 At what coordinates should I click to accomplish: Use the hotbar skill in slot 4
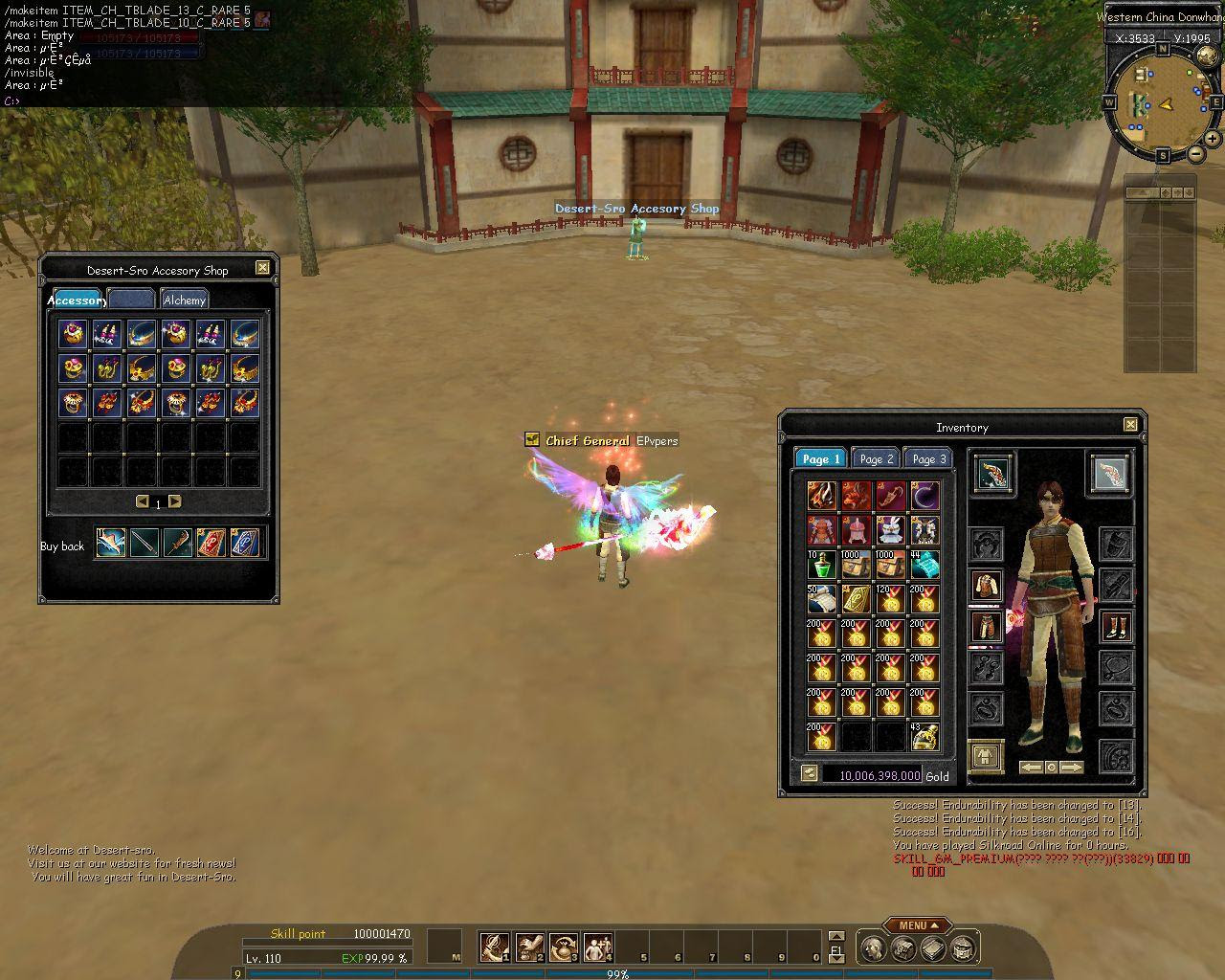point(598,947)
